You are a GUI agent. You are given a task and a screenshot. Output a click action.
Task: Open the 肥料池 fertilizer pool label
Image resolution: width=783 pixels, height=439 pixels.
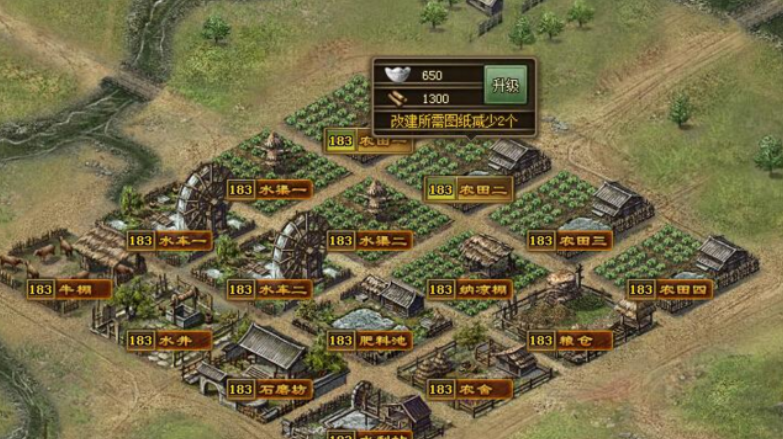pos(369,340)
